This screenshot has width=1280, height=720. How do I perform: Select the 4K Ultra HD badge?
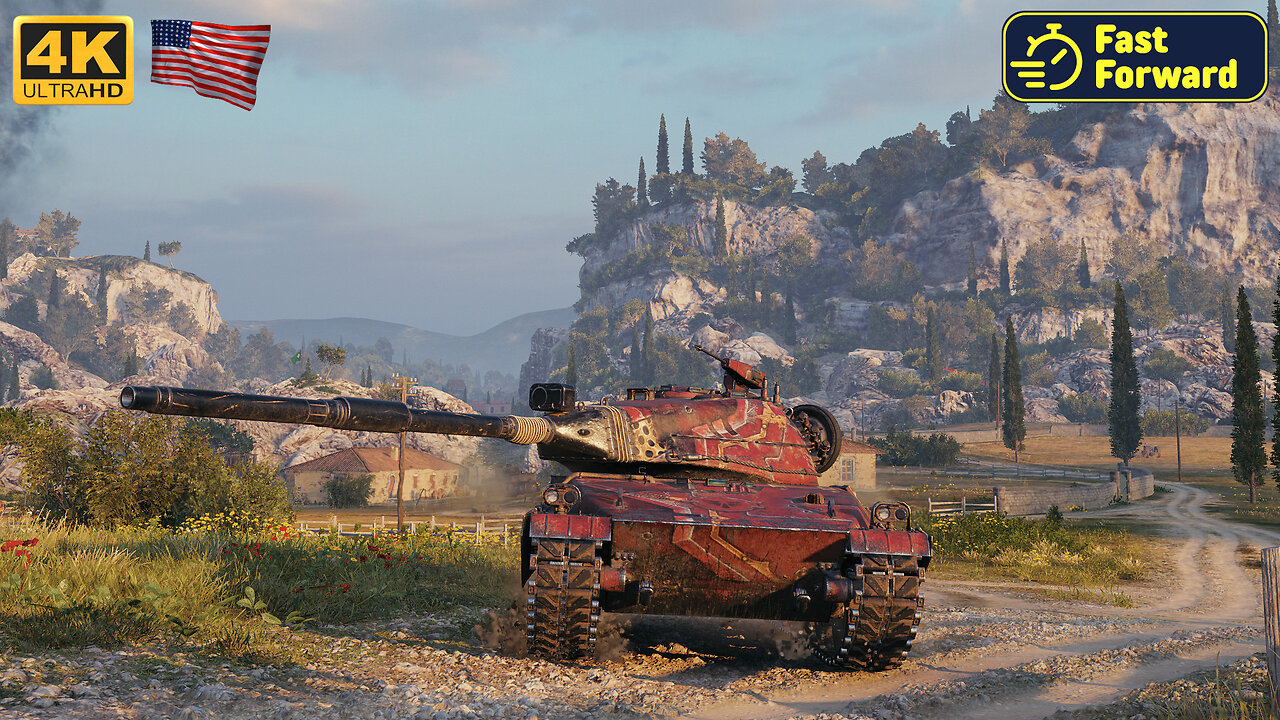click(x=73, y=60)
